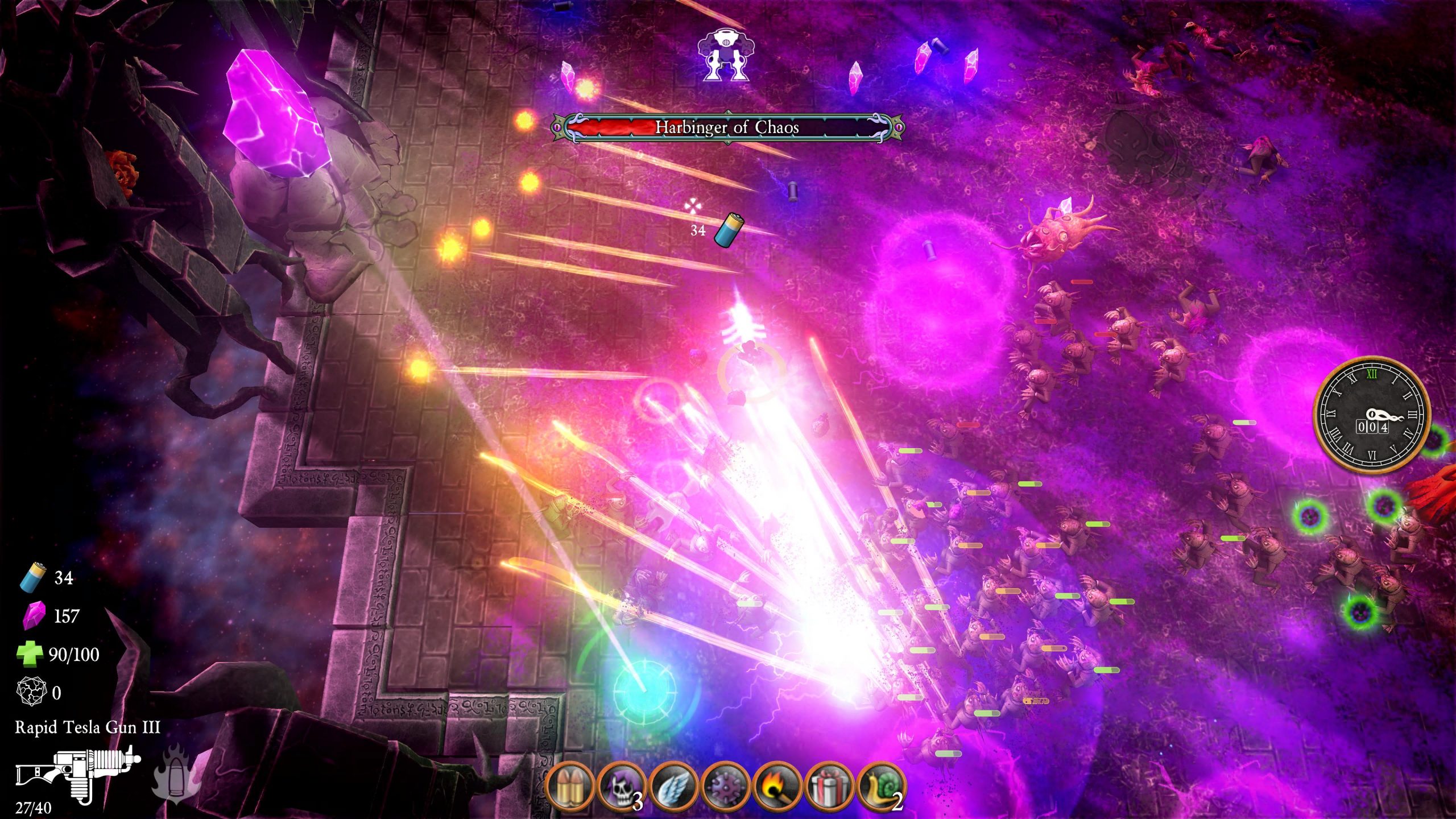The height and width of the screenshot is (819, 1456).
Task: Select the burning match perk icon
Action: pyautogui.click(x=777, y=787)
